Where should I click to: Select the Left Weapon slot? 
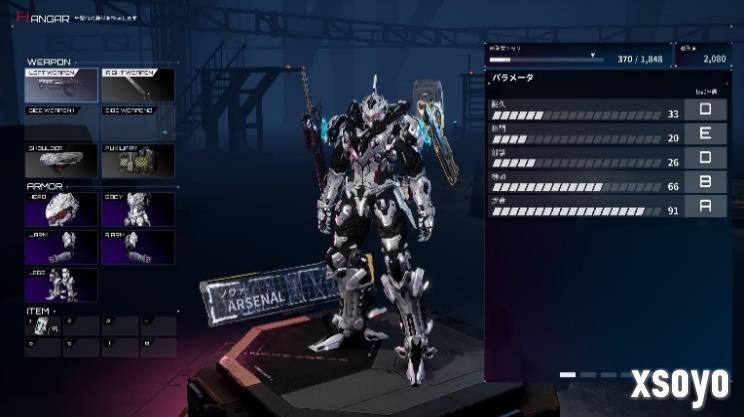61,84
